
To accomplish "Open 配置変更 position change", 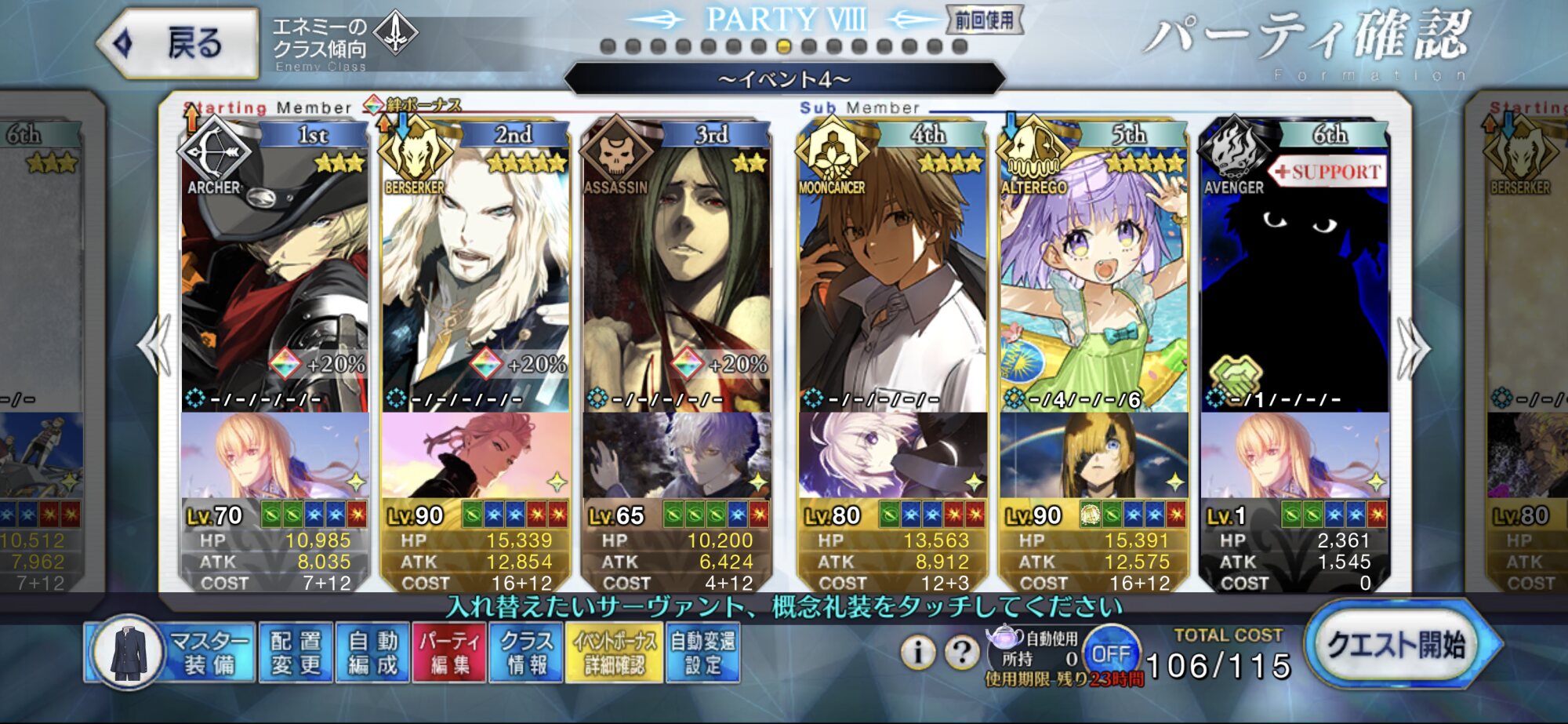I will coord(296,653).
